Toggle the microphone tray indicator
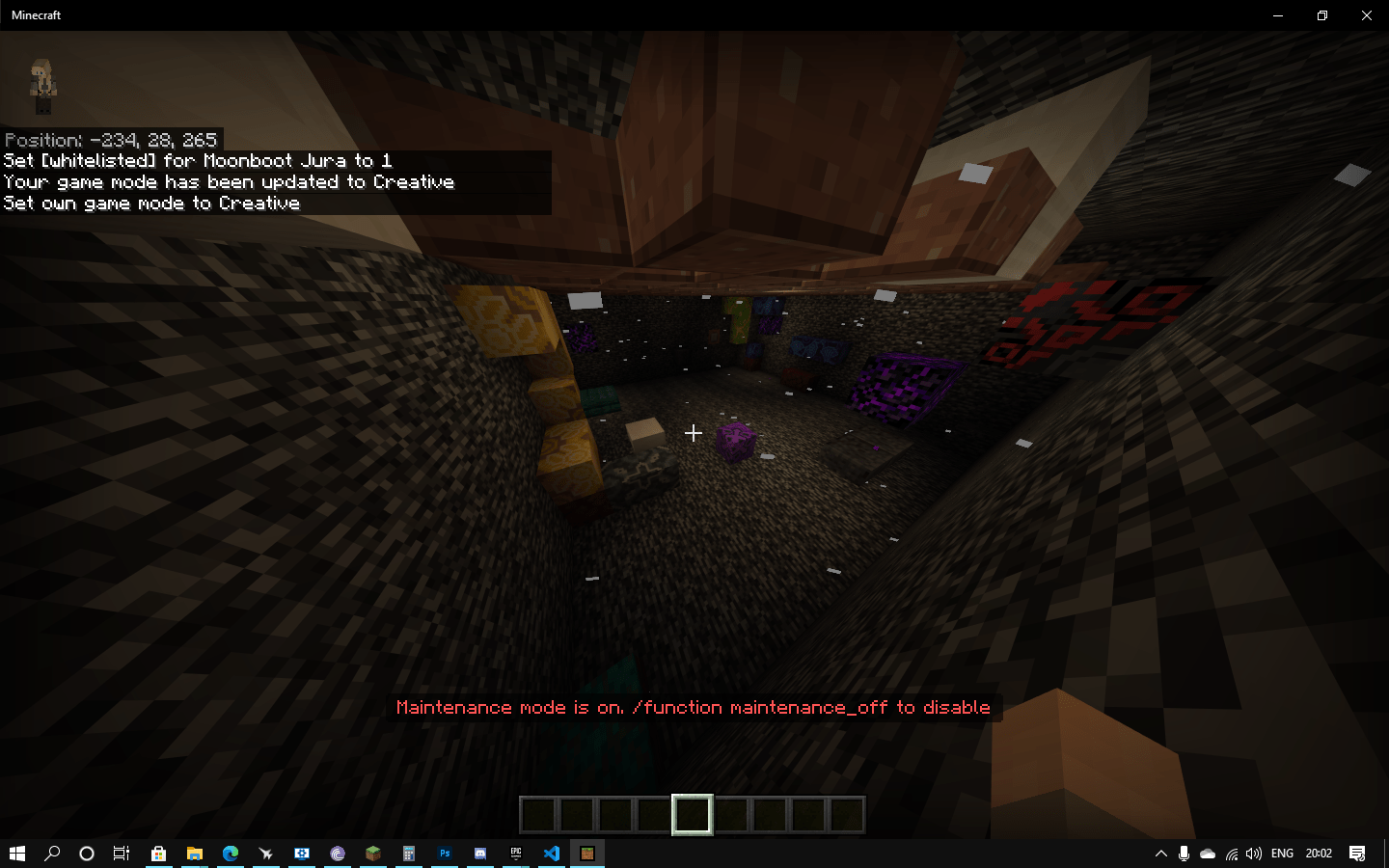This screenshot has height=868, width=1389. pyautogui.click(x=1184, y=854)
